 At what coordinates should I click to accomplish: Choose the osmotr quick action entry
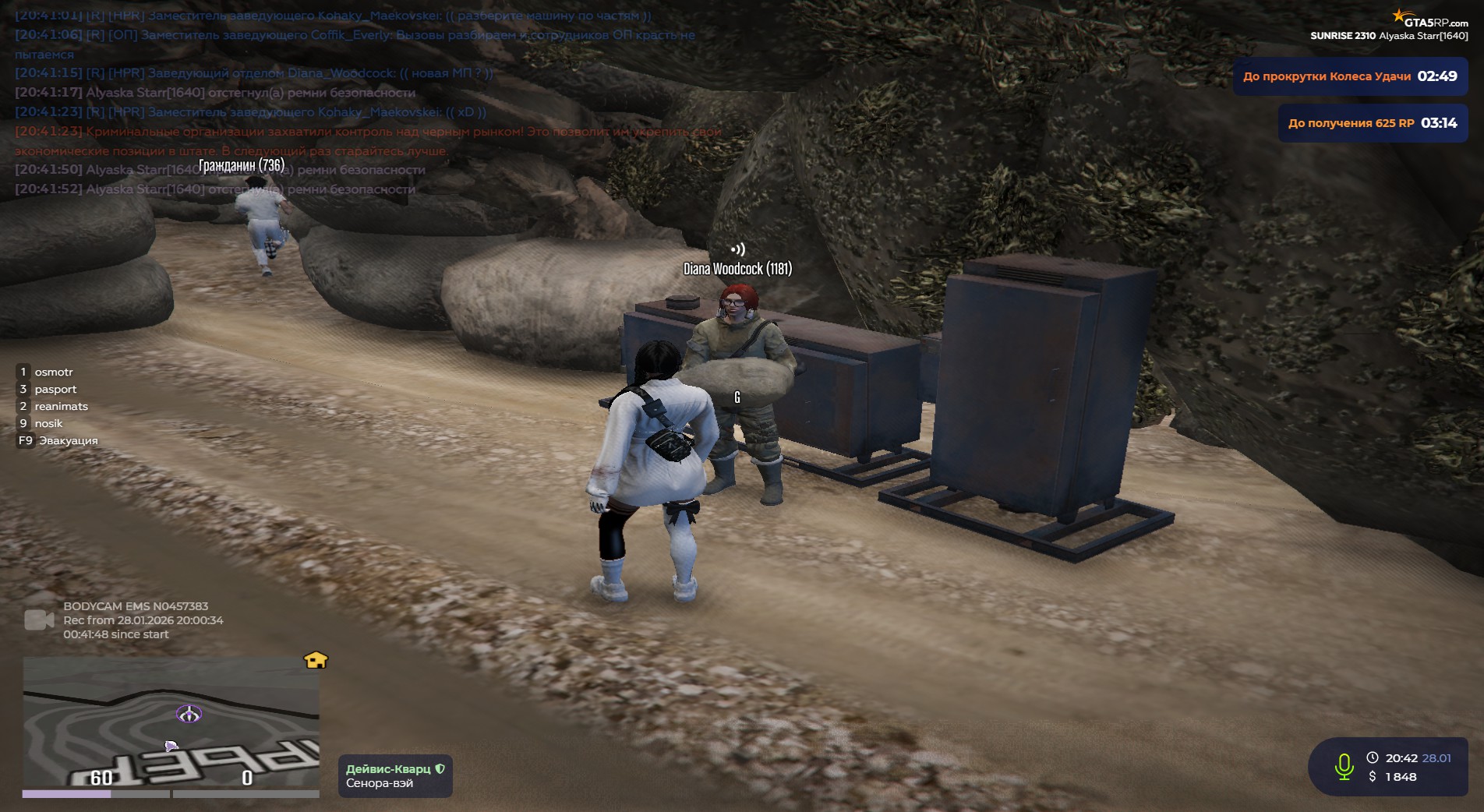pos(53,372)
